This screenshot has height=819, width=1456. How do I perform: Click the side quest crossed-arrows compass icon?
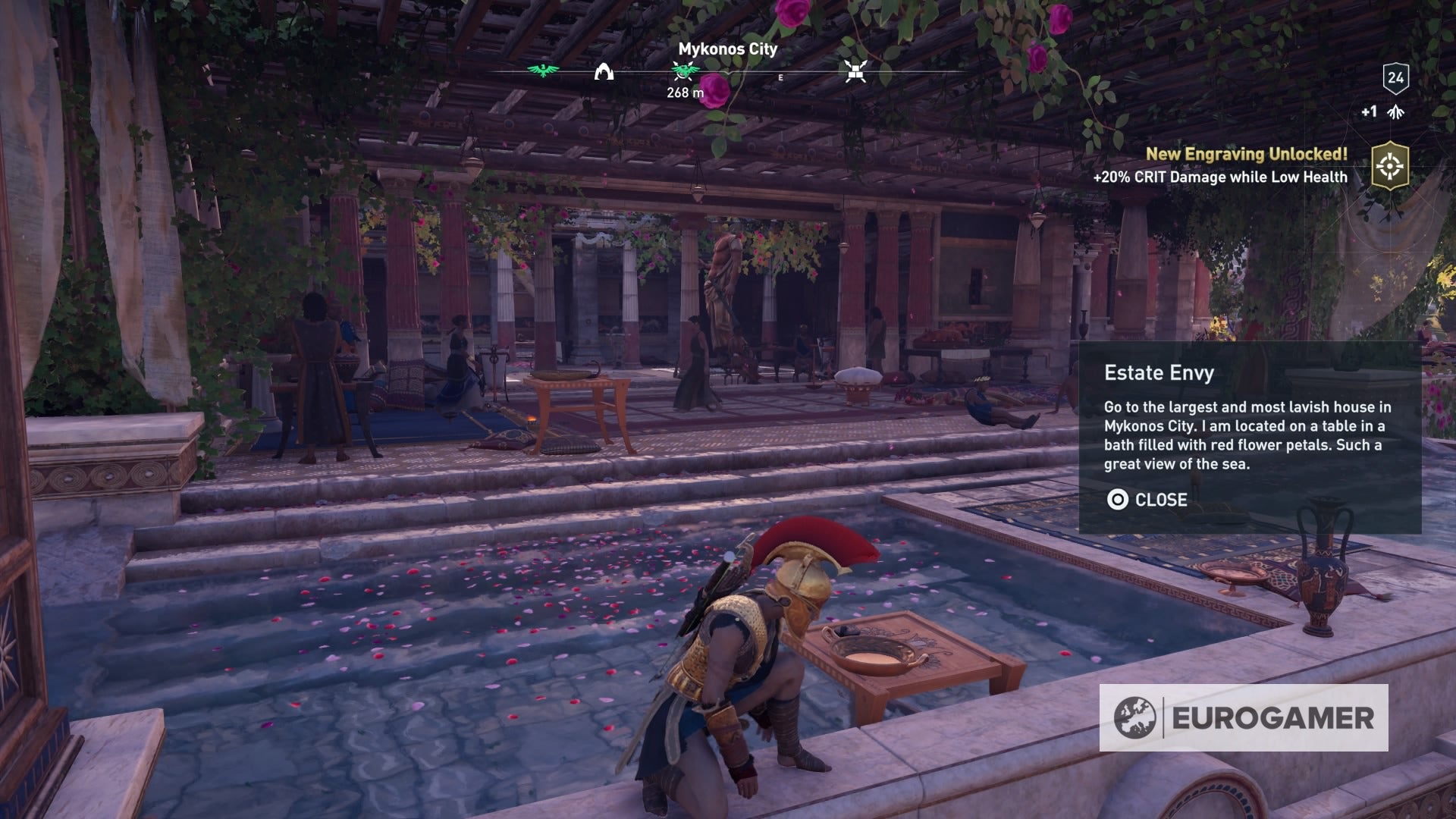[855, 72]
